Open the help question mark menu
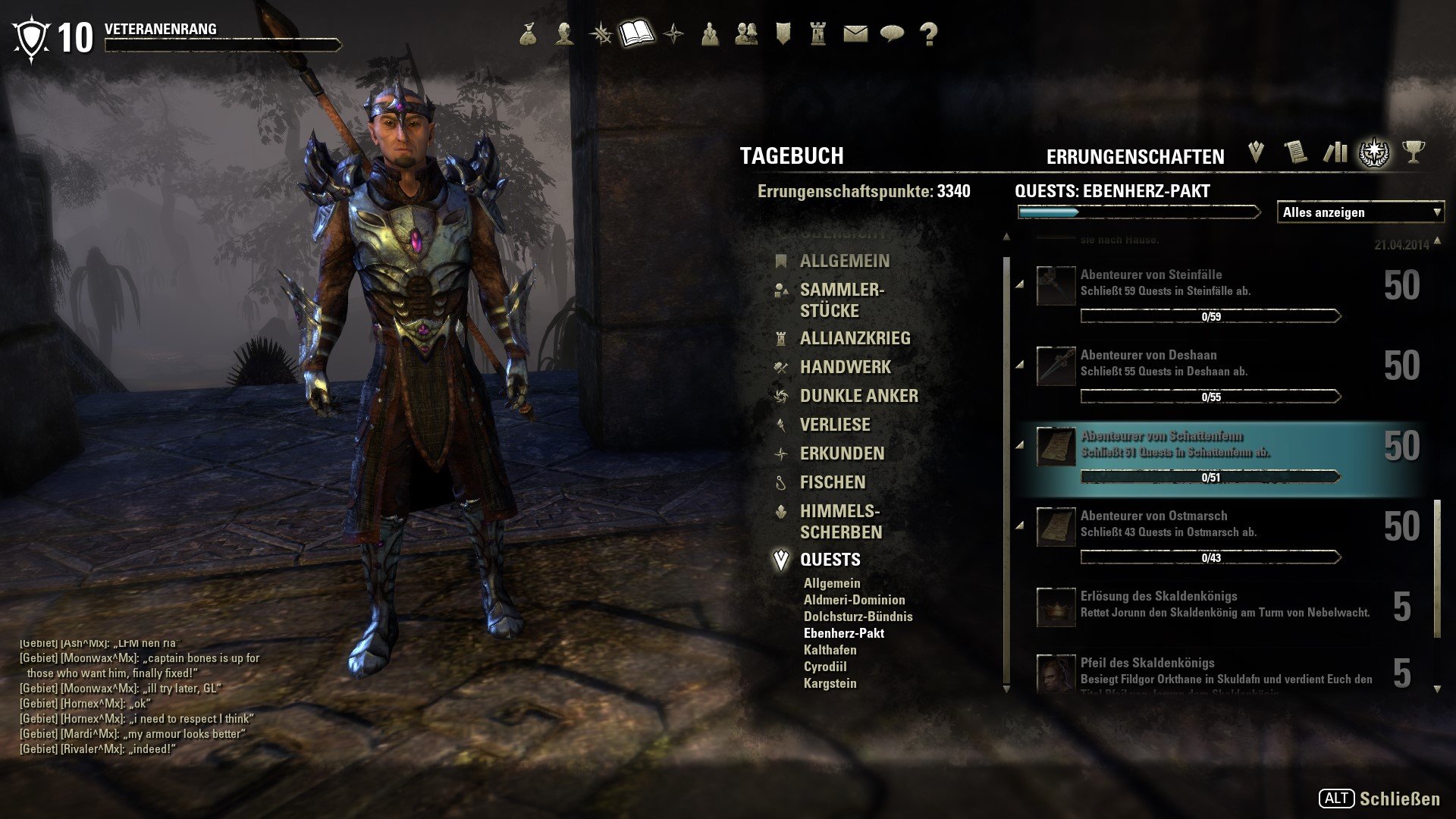Image resolution: width=1456 pixels, height=819 pixels. tap(928, 34)
